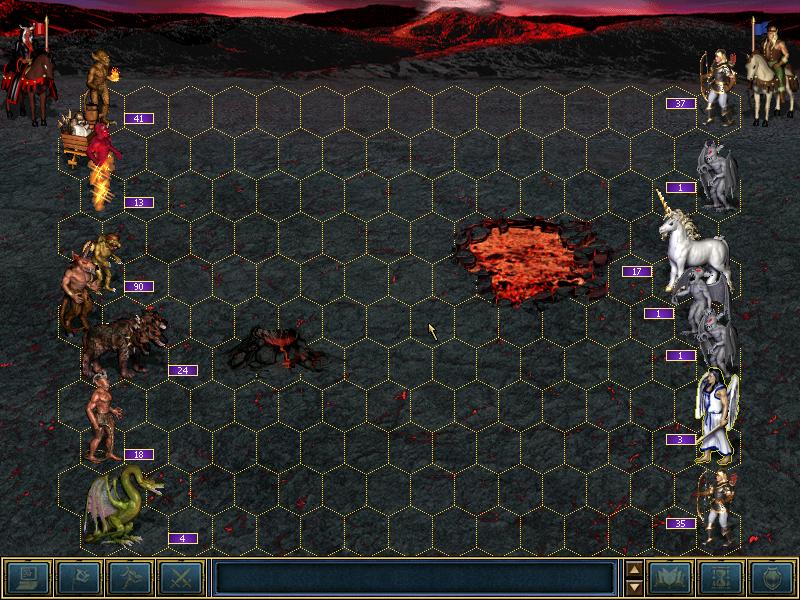Open the combat options menu
The image size is (800, 600).
[x=27, y=577]
